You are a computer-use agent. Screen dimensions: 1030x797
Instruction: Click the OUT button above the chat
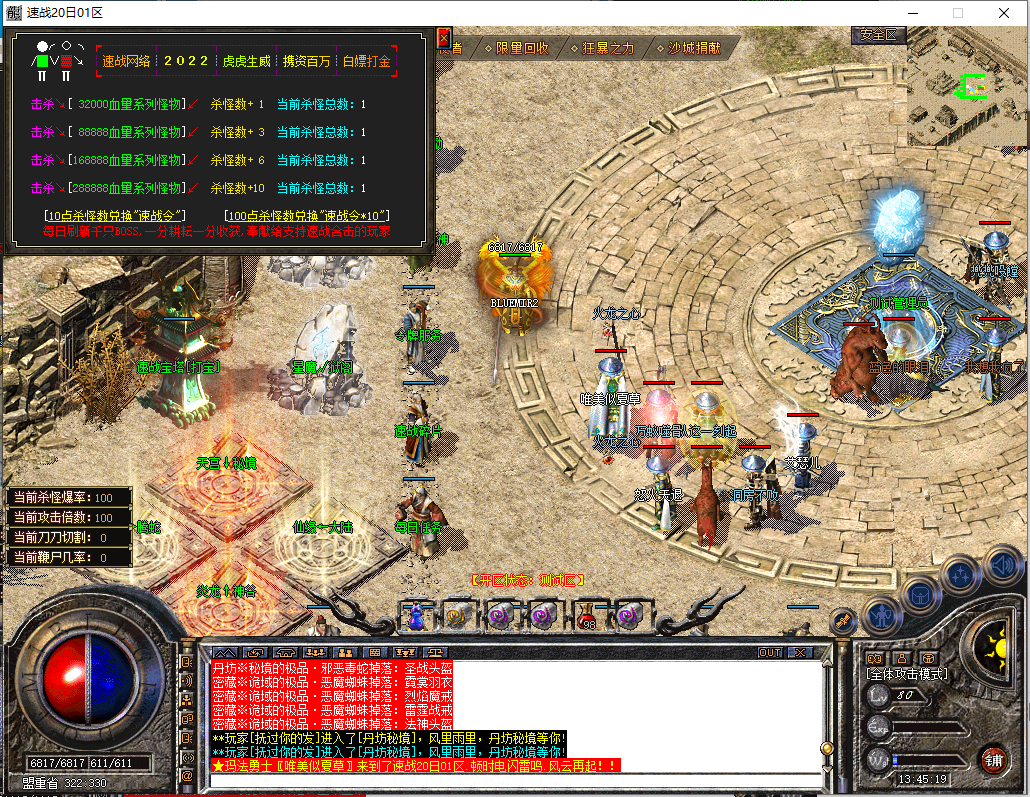click(769, 653)
